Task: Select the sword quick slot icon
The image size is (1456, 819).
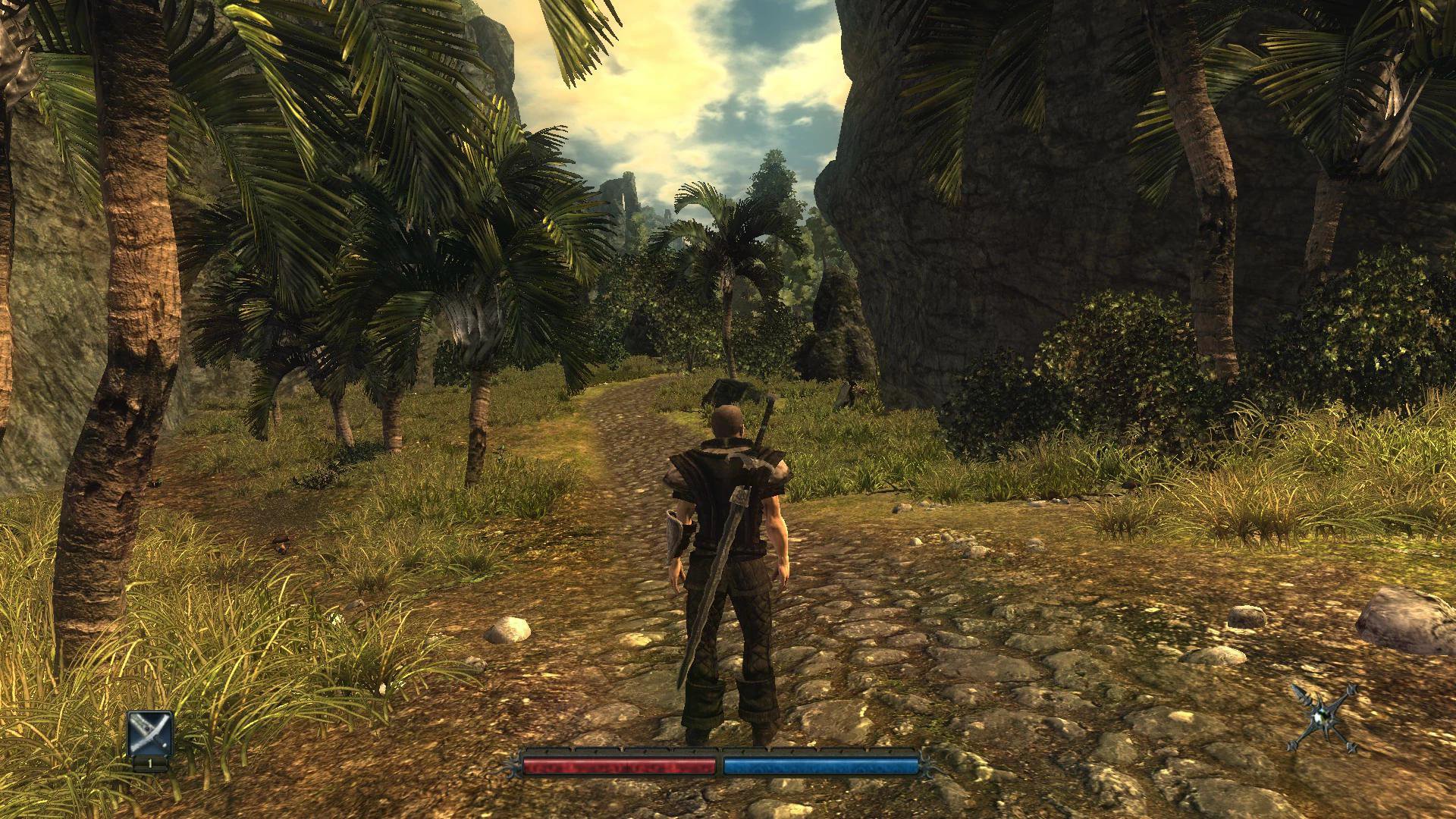Action: click(x=150, y=733)
